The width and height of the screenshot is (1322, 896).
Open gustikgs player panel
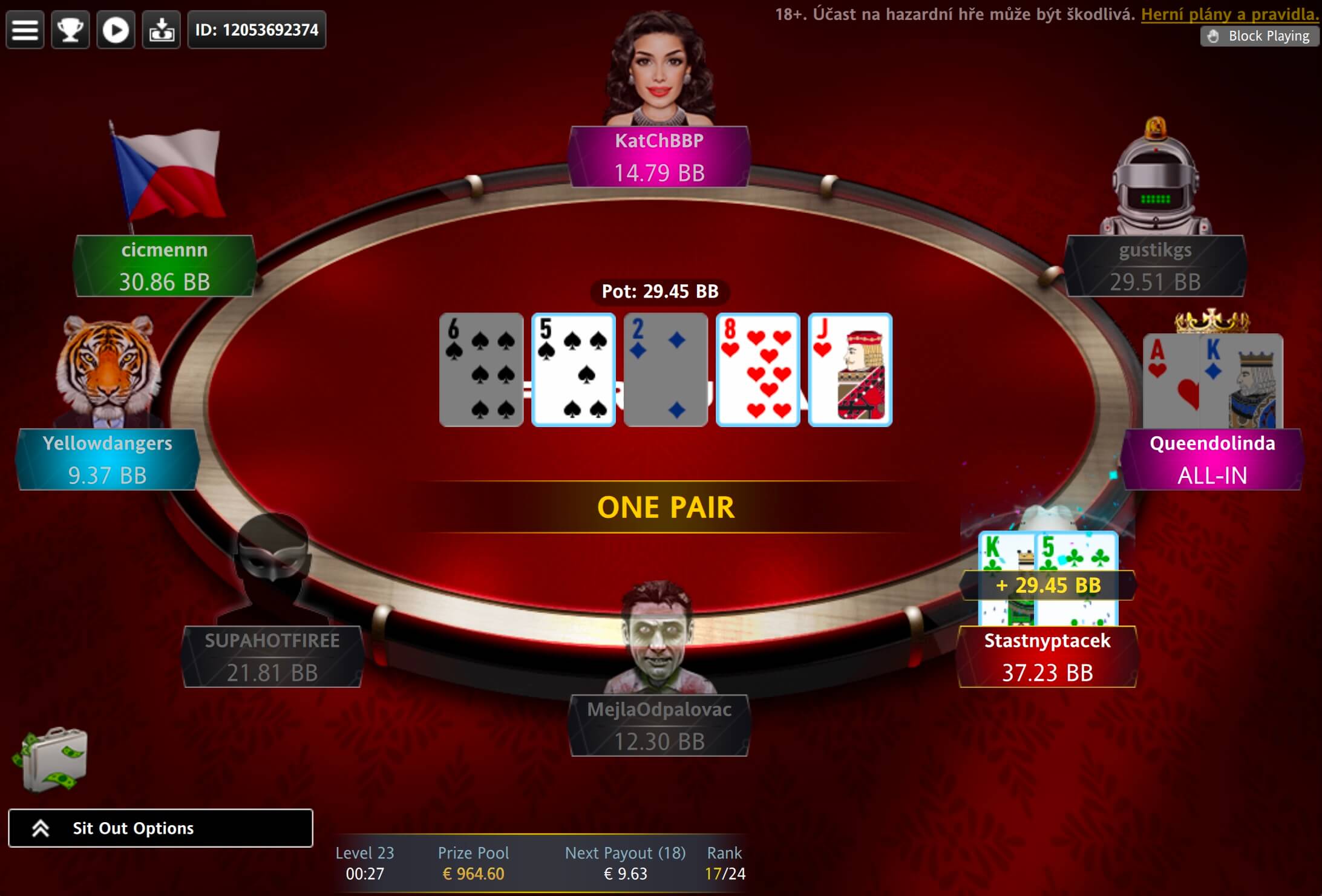point(1155,266)
